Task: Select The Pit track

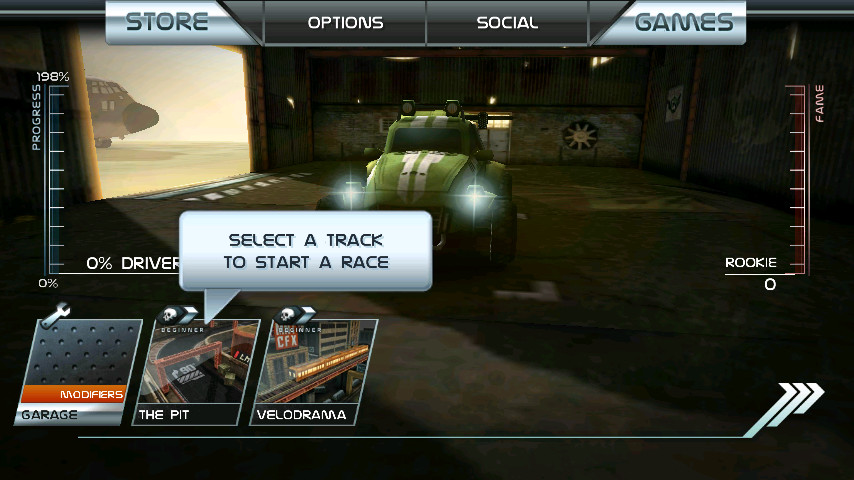Action: pyautogui.click(x=200, y=372)
